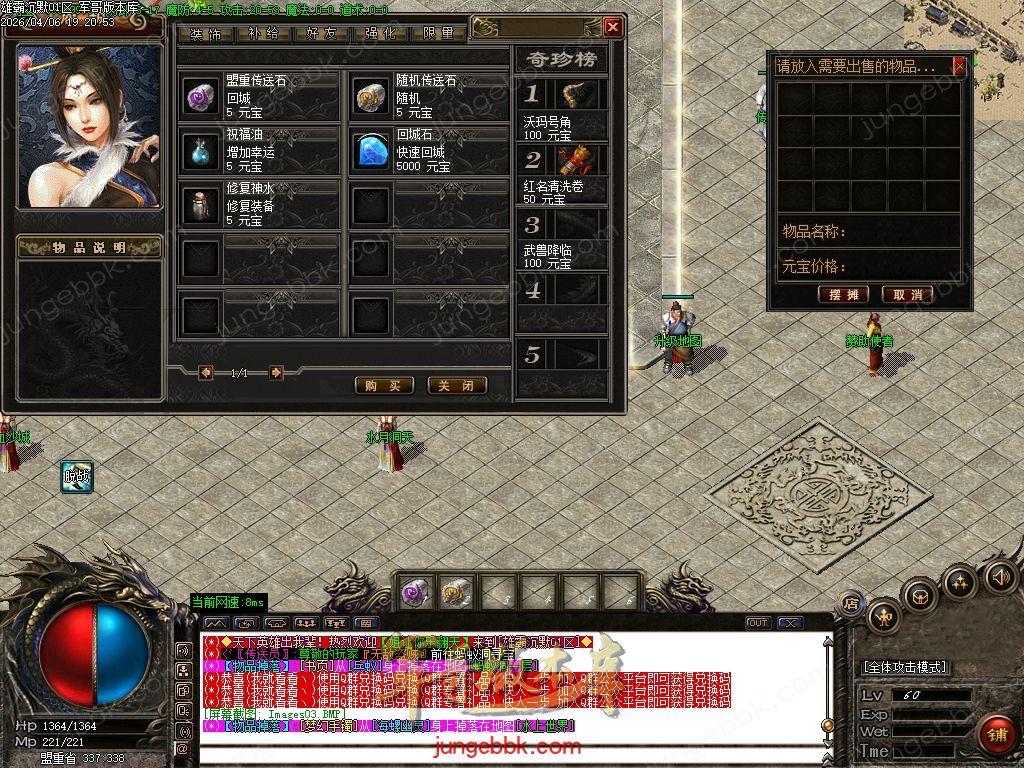Switch to the 装饰 shop tab
This screenshot has width=1024, height=768.
tap(206, 33)
